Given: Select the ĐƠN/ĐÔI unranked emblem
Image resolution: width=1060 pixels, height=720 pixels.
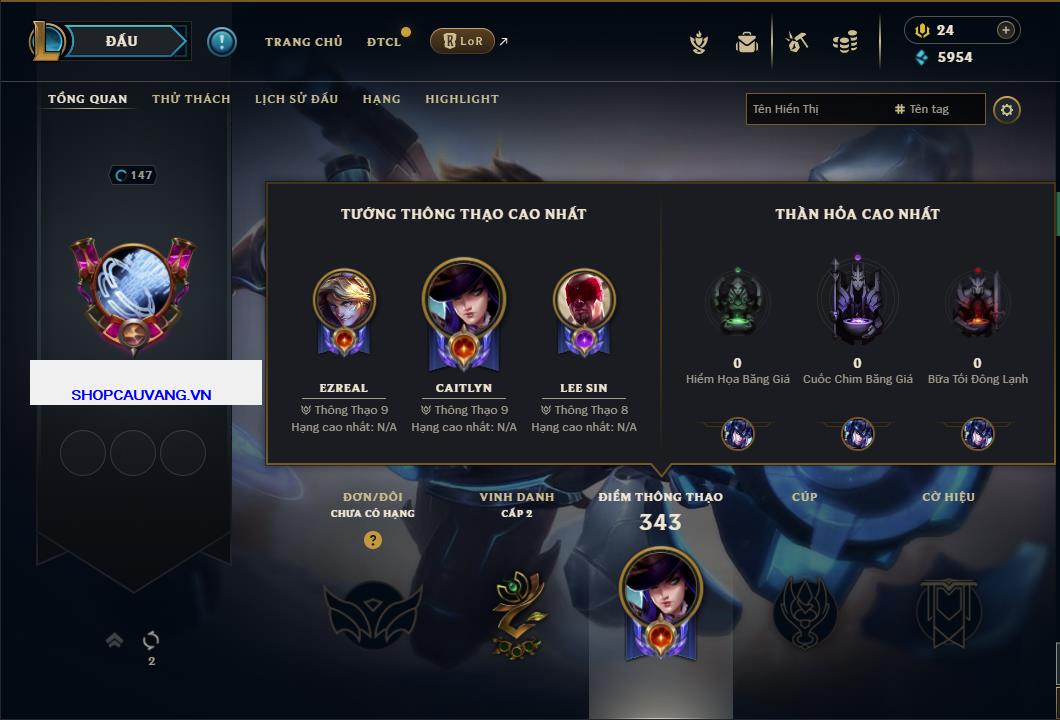Looking at the screenshot, I should [372, 612].
